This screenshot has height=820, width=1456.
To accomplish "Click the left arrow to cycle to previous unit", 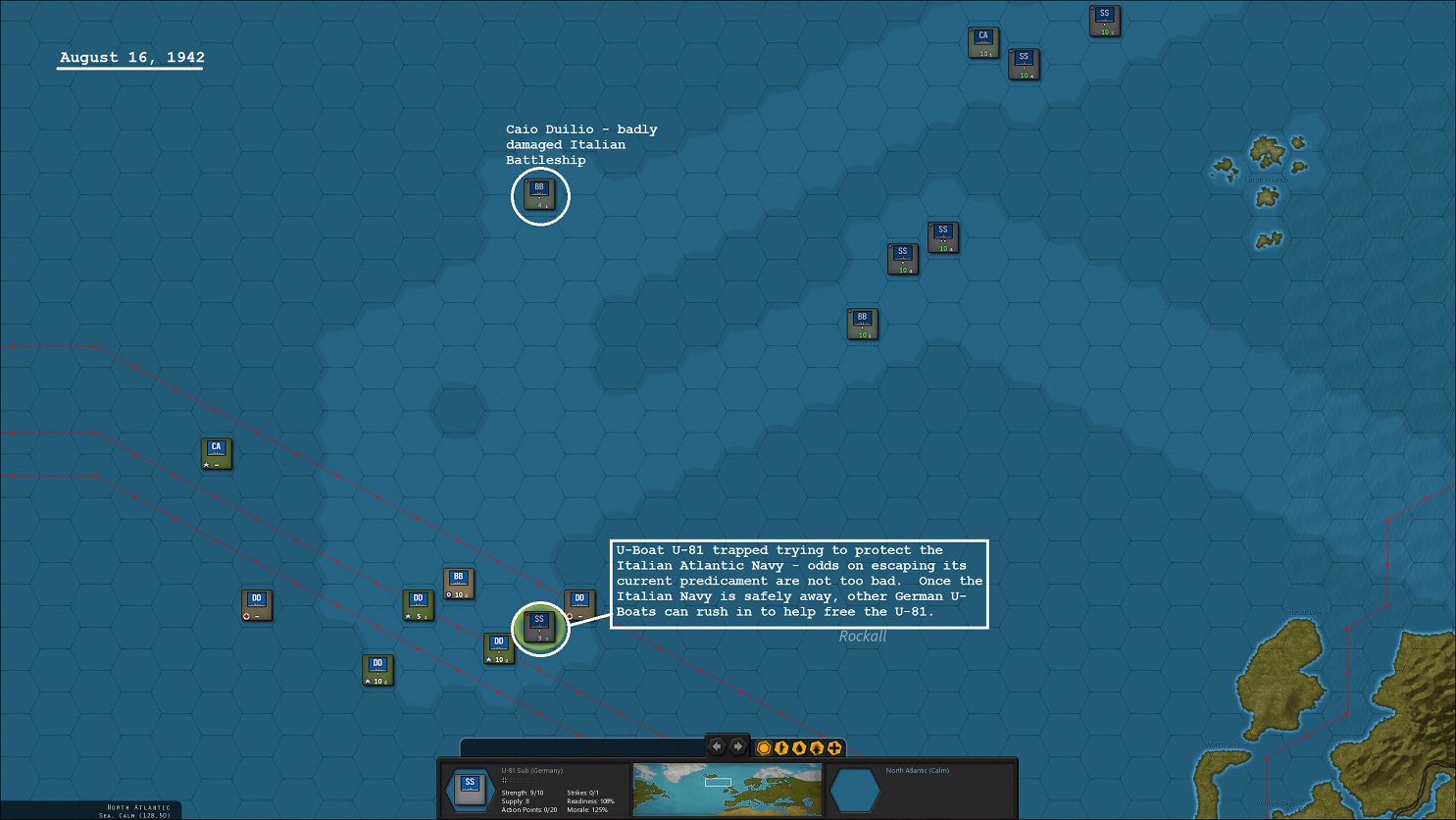I will tap(717, 746).
